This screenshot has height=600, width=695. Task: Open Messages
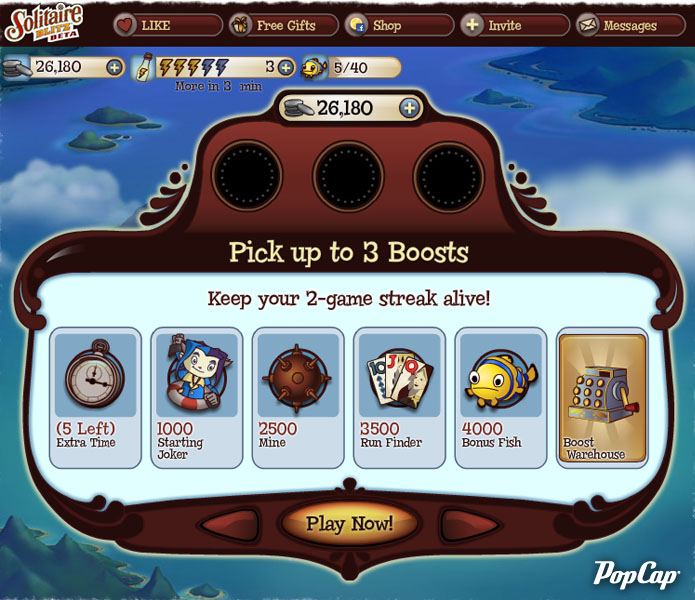click(630, 25)
